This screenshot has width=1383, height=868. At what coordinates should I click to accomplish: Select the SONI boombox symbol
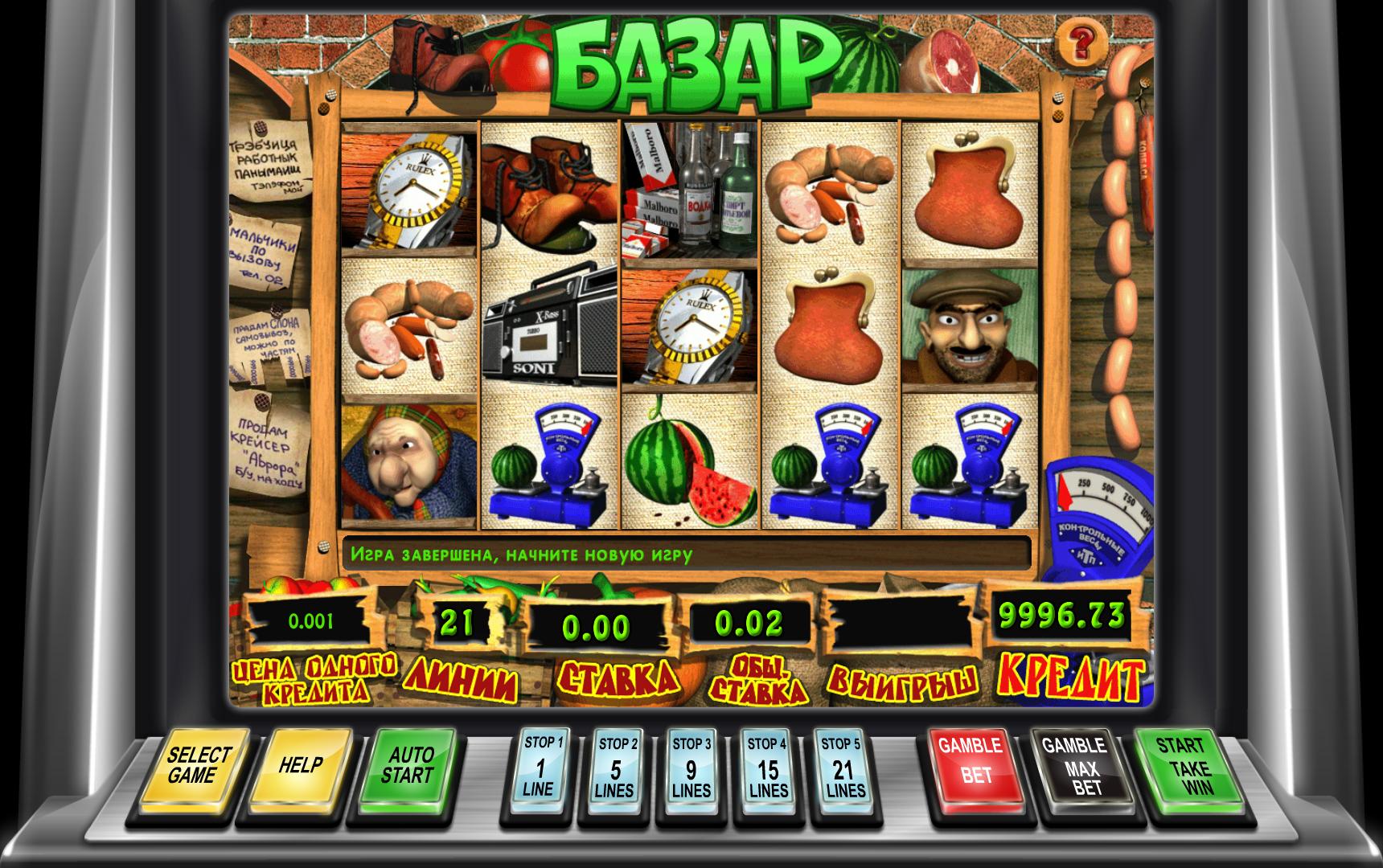[547, 330]
